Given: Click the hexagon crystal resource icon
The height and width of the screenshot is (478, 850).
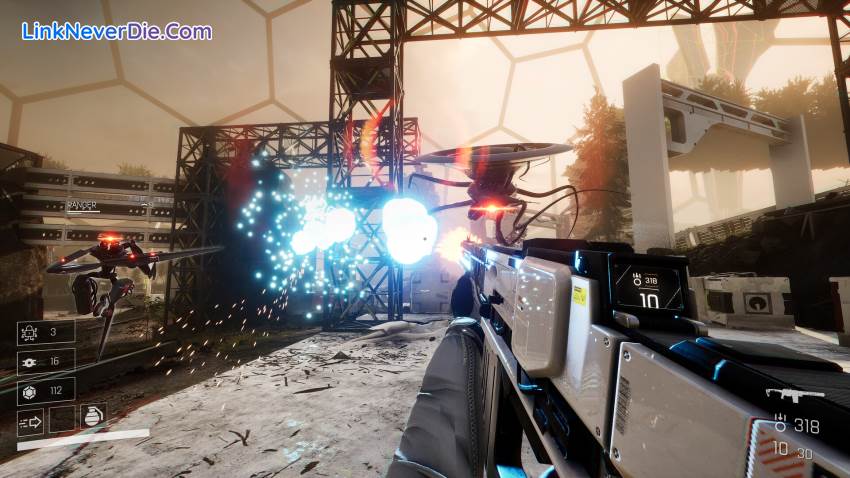Looking at the screenshot, I should point(30,391).
